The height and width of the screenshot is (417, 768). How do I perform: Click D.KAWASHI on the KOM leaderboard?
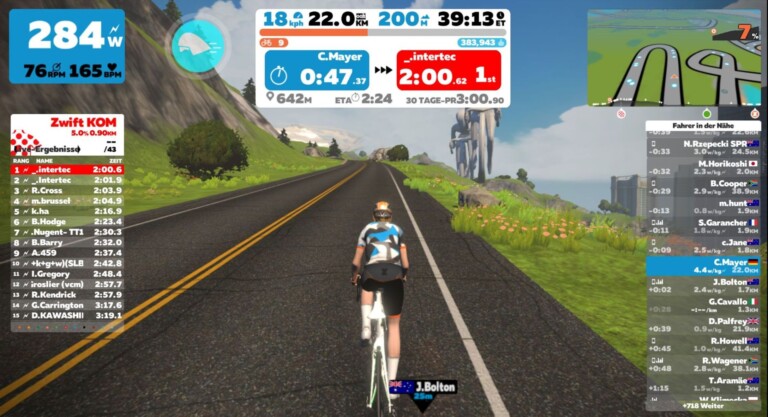tap(66, 315)
